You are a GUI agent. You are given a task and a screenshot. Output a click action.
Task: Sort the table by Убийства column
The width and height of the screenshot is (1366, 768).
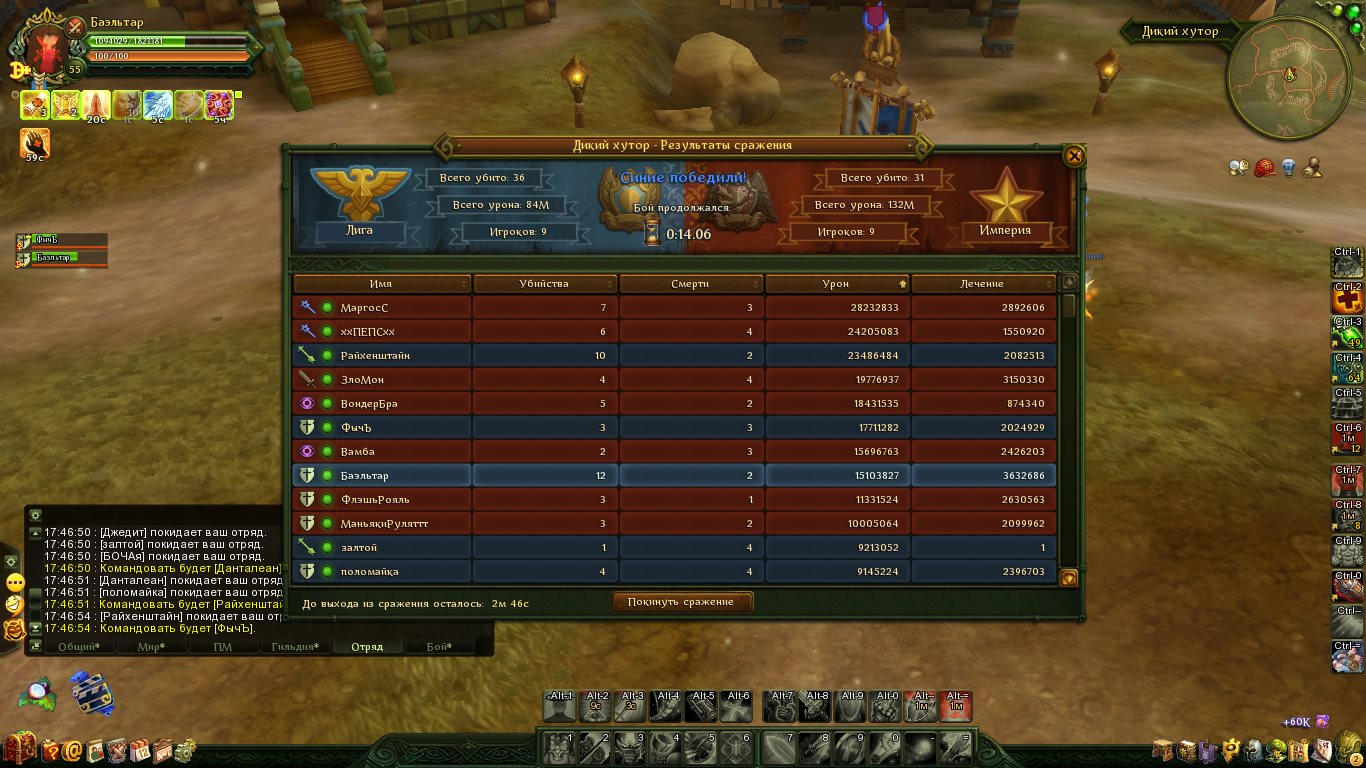(x=544, y=284)
